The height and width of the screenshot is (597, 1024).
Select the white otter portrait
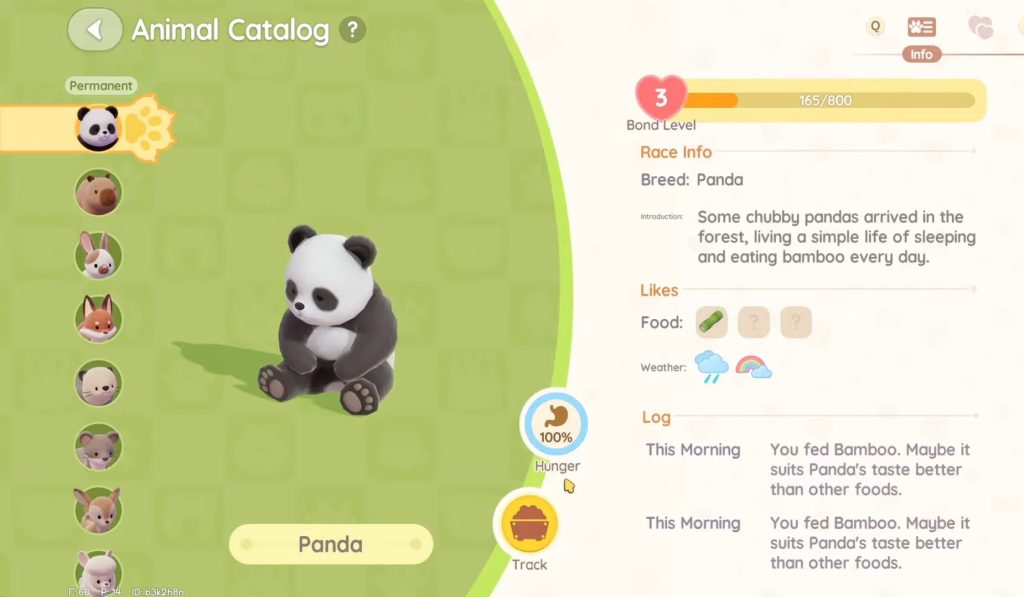(98, 382)
